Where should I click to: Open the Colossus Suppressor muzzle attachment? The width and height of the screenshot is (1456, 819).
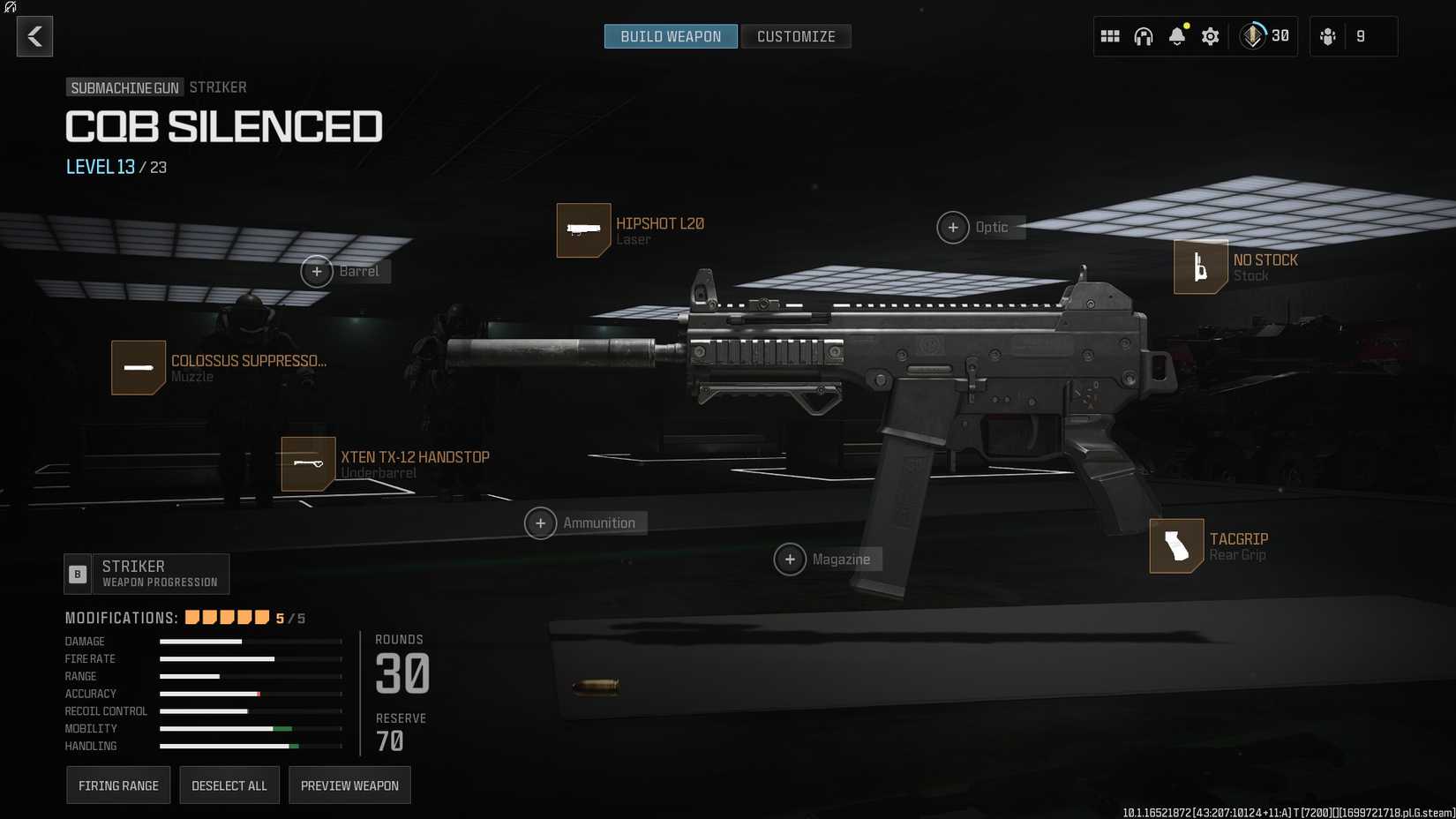click(139, 367)
